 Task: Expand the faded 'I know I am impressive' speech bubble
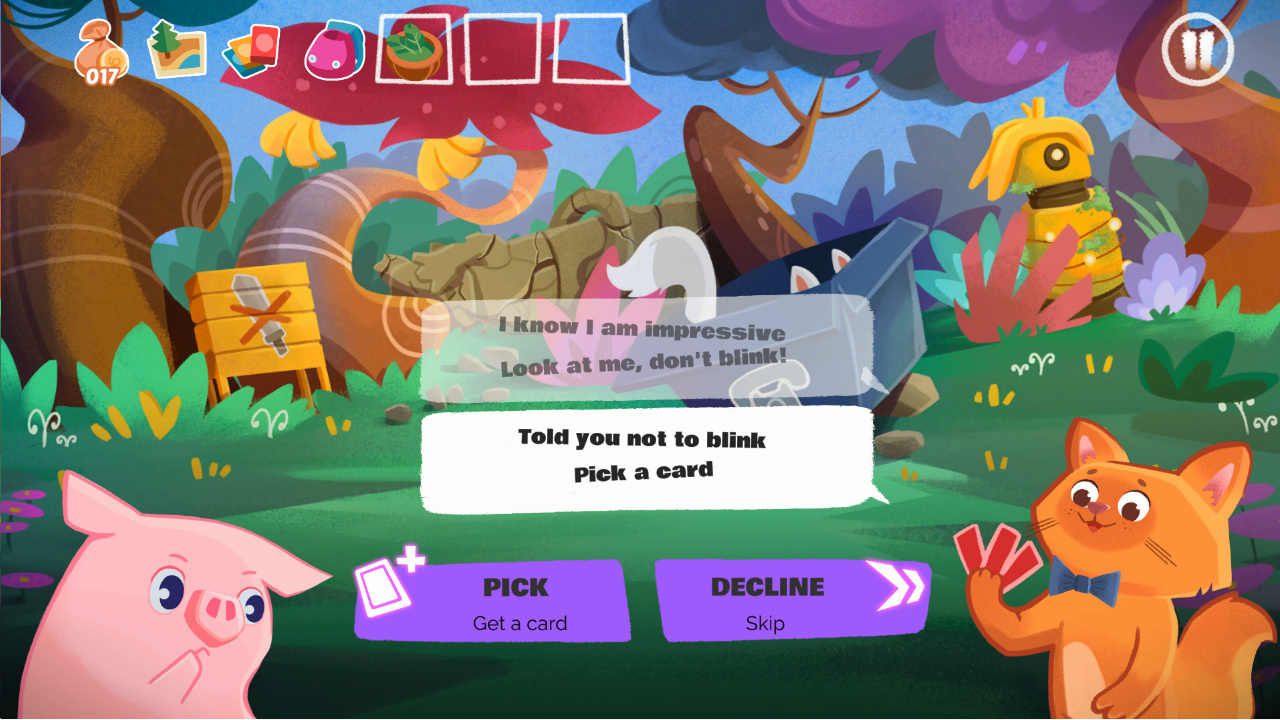coord(643,349)
